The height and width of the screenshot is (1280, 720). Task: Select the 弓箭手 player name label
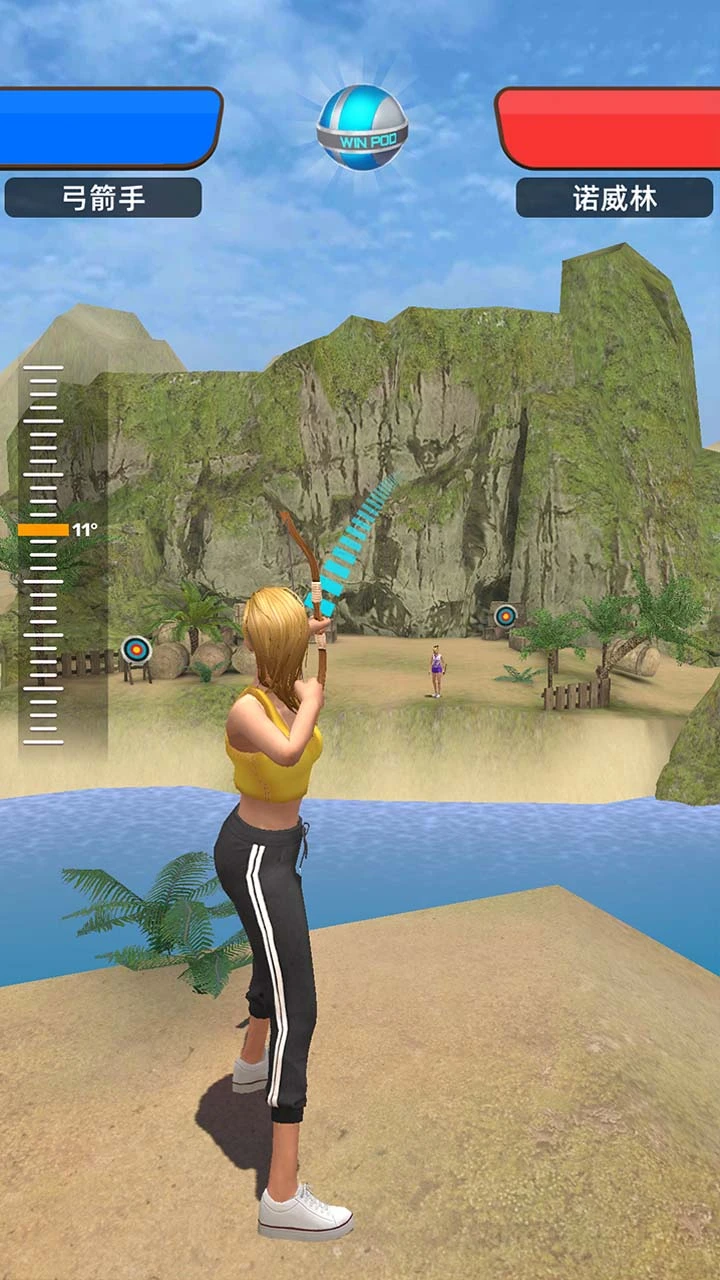[103, 198]
